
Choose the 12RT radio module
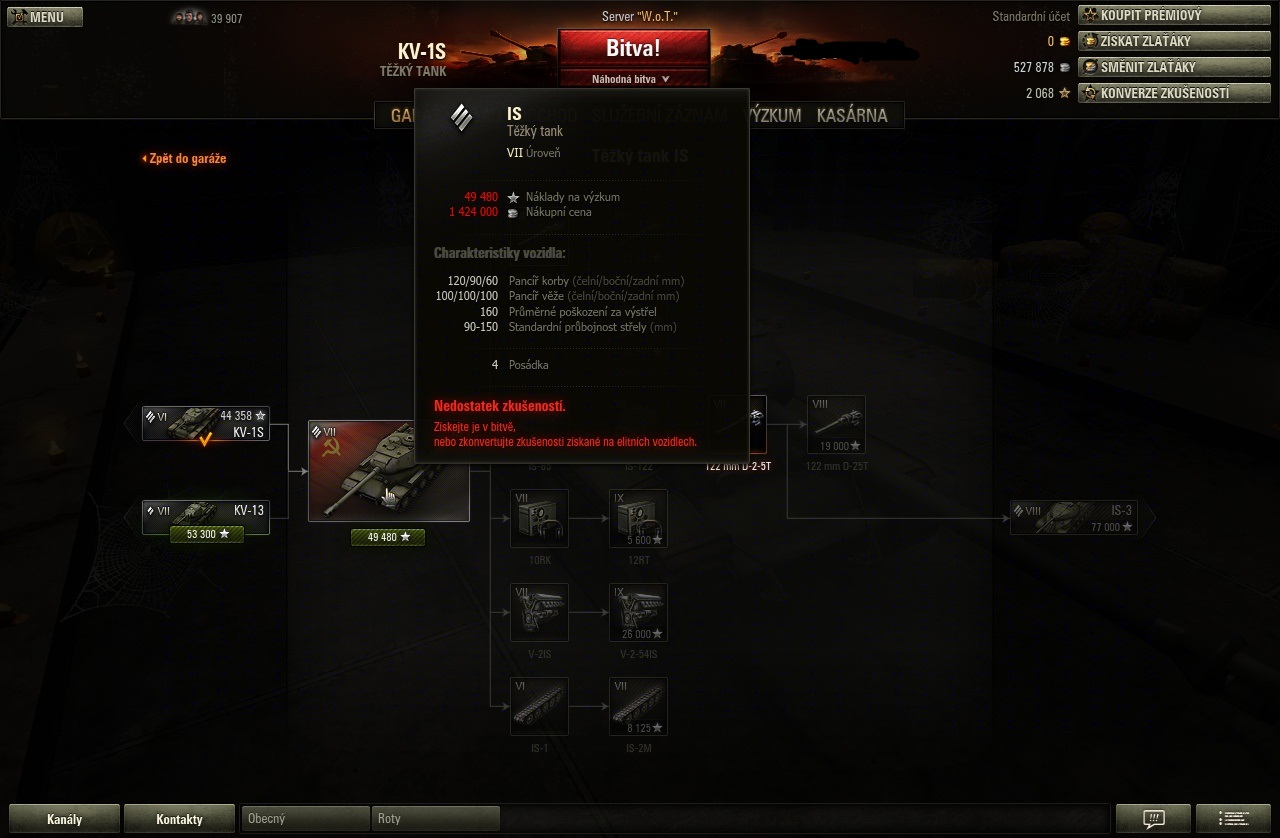click(x=638, y=519)
